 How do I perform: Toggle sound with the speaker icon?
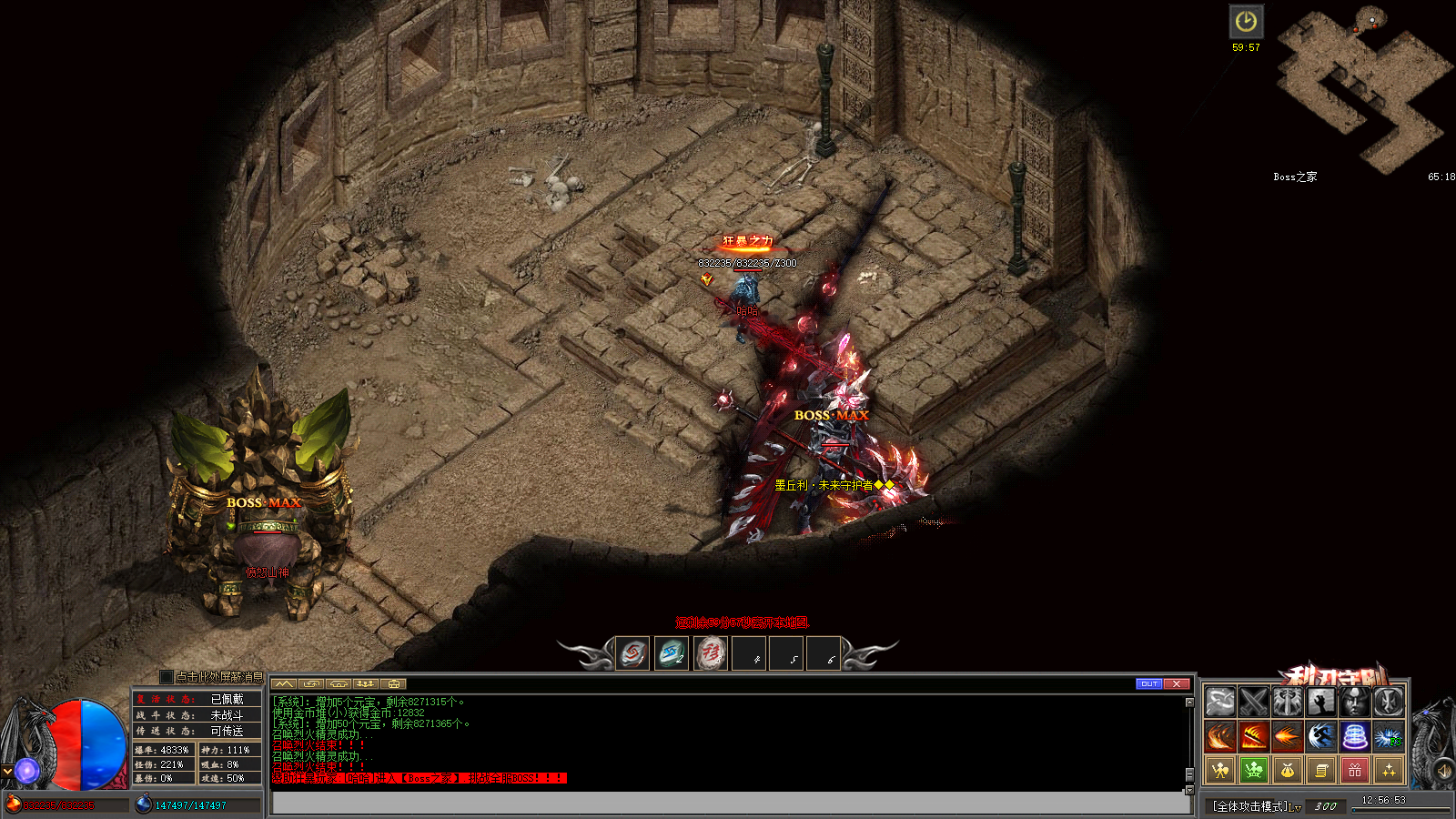tap(1443, 772)
